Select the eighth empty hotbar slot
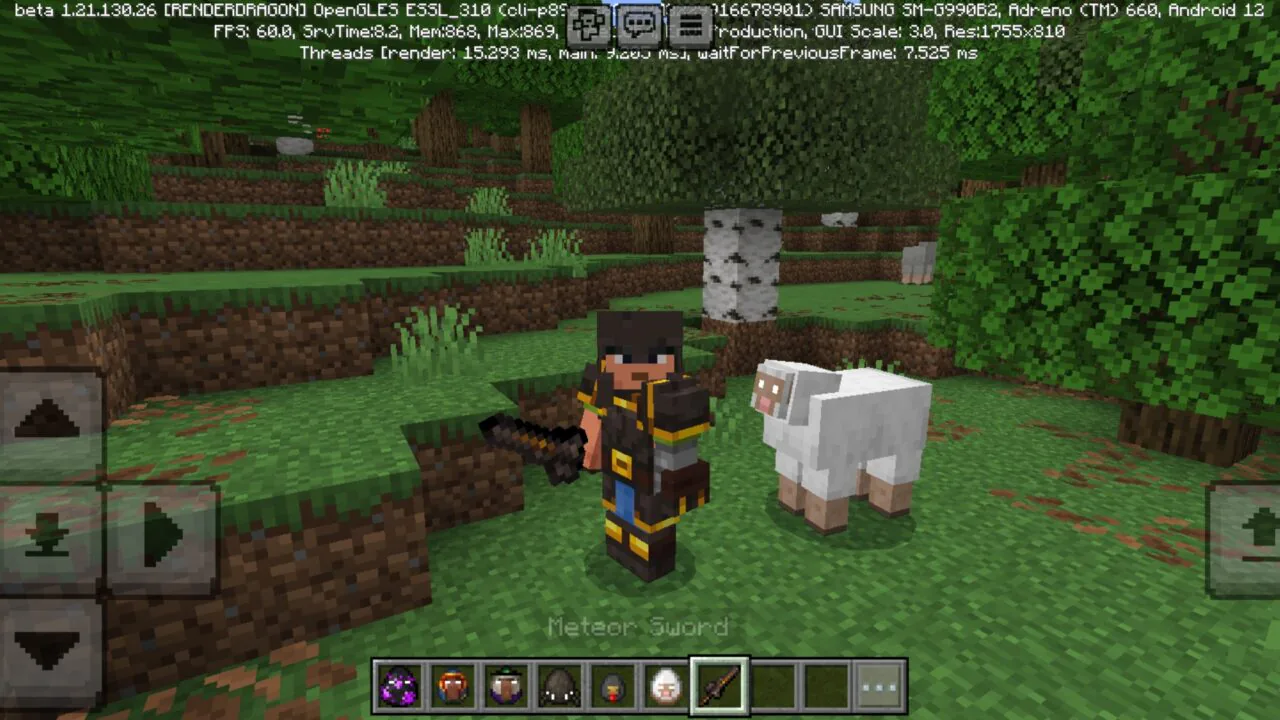1280x720 pixels. click(773, 685)
